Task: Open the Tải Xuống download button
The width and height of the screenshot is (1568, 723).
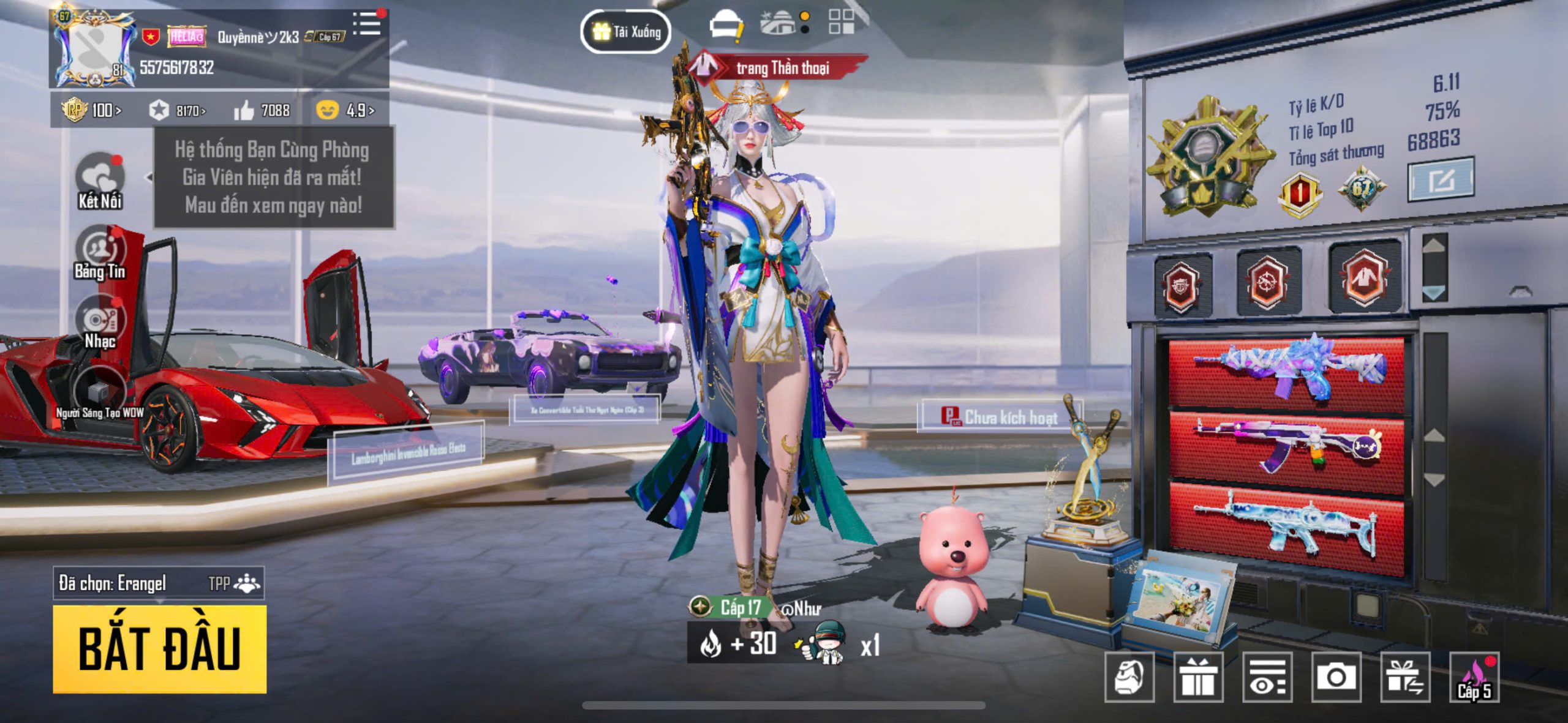Action: pyautogui.click(x=625, y=31)
